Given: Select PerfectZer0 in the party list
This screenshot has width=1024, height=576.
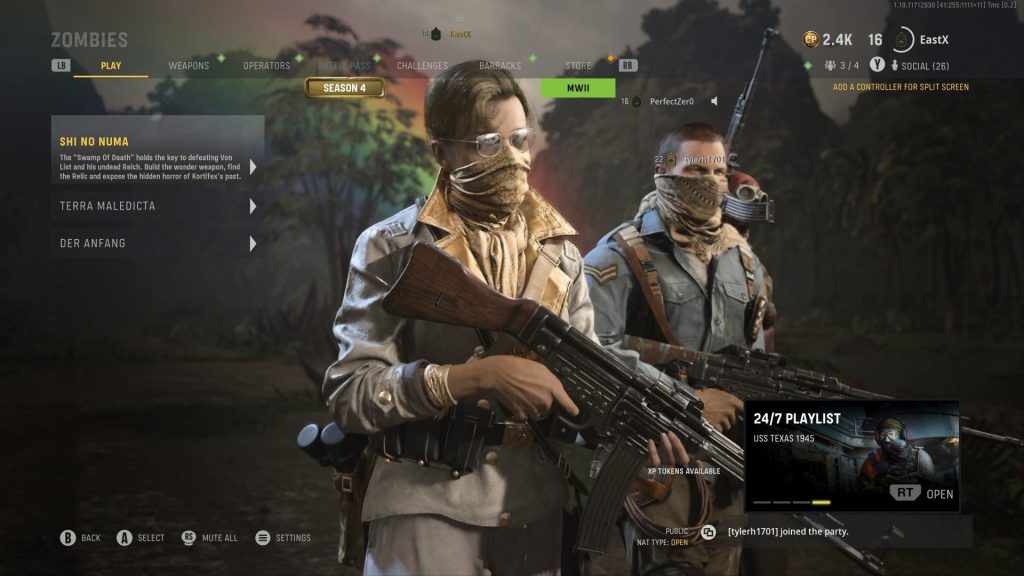Looking at the screenshot, I should (671, 101).
